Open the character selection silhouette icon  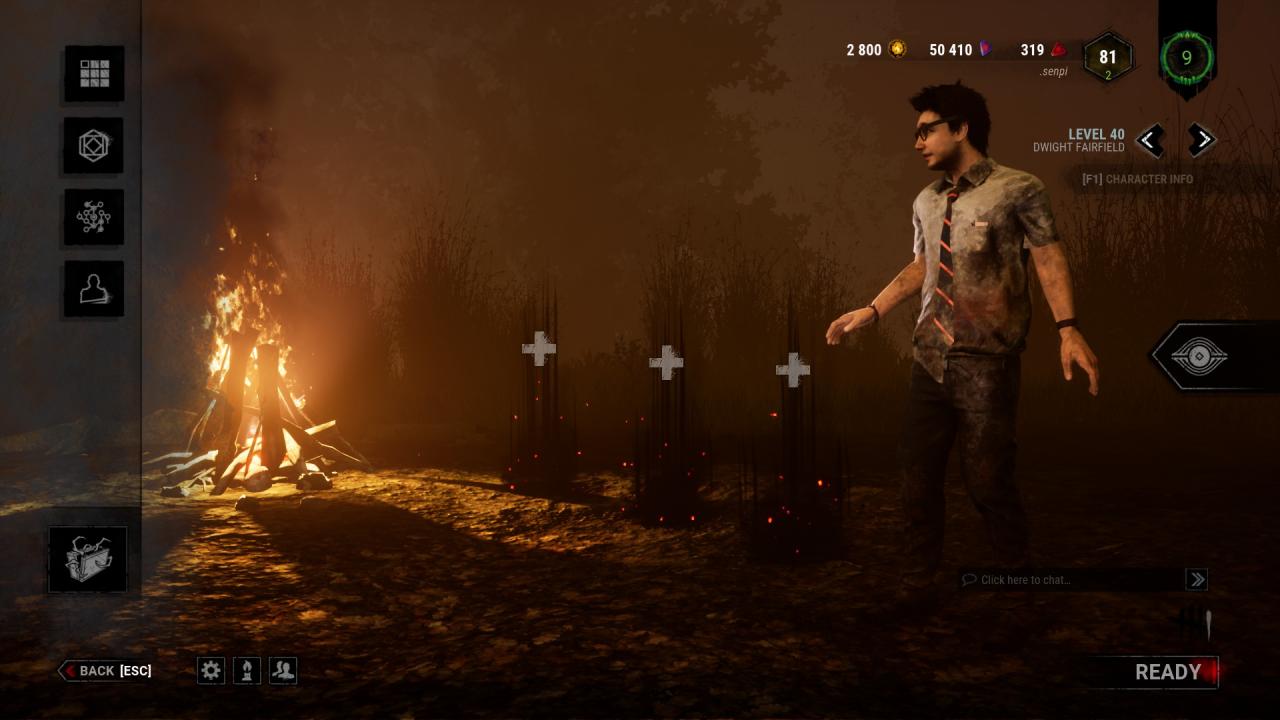pos(95,289)
